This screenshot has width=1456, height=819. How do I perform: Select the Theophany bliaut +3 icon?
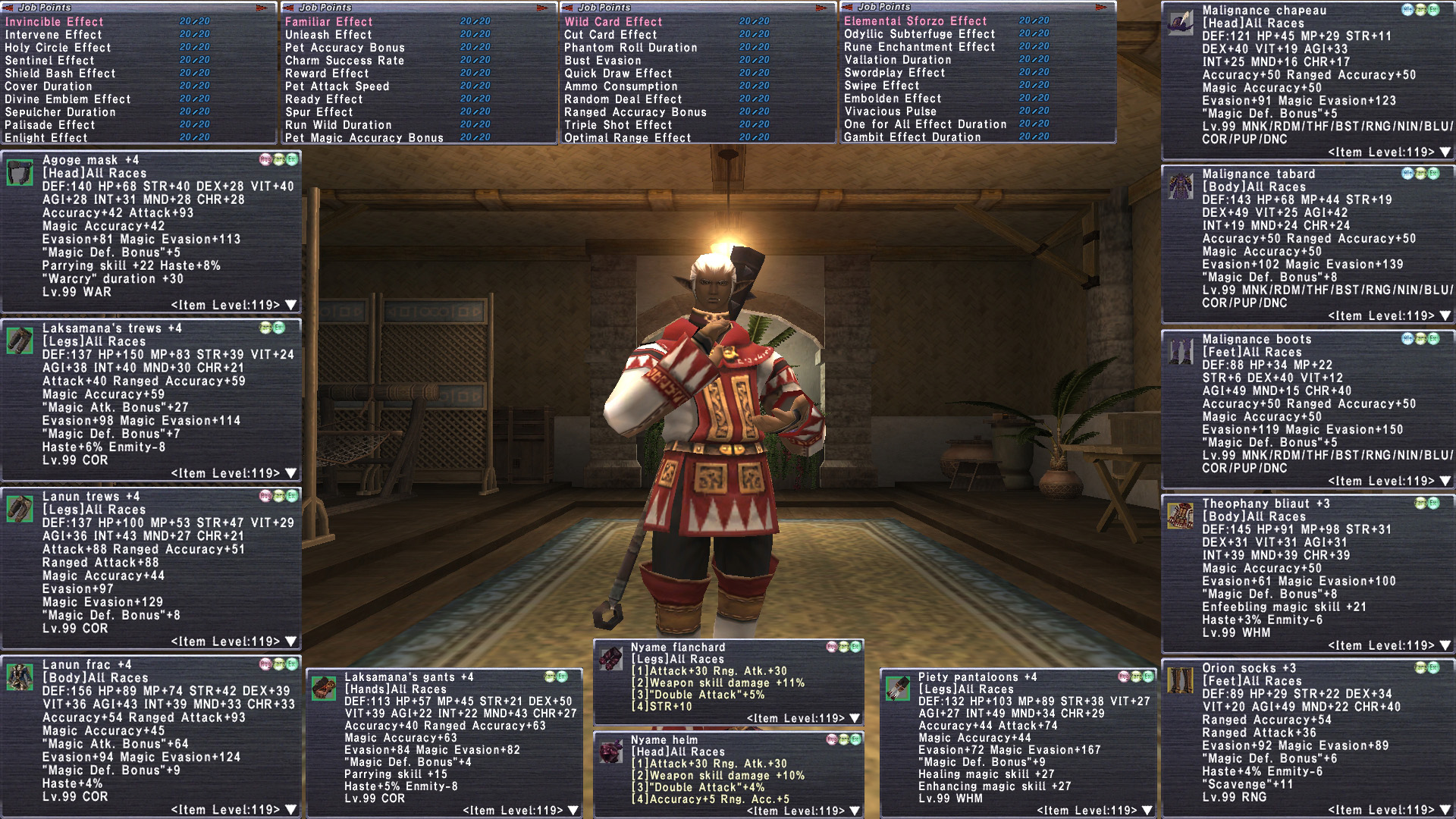click(x=1180, y=516)
